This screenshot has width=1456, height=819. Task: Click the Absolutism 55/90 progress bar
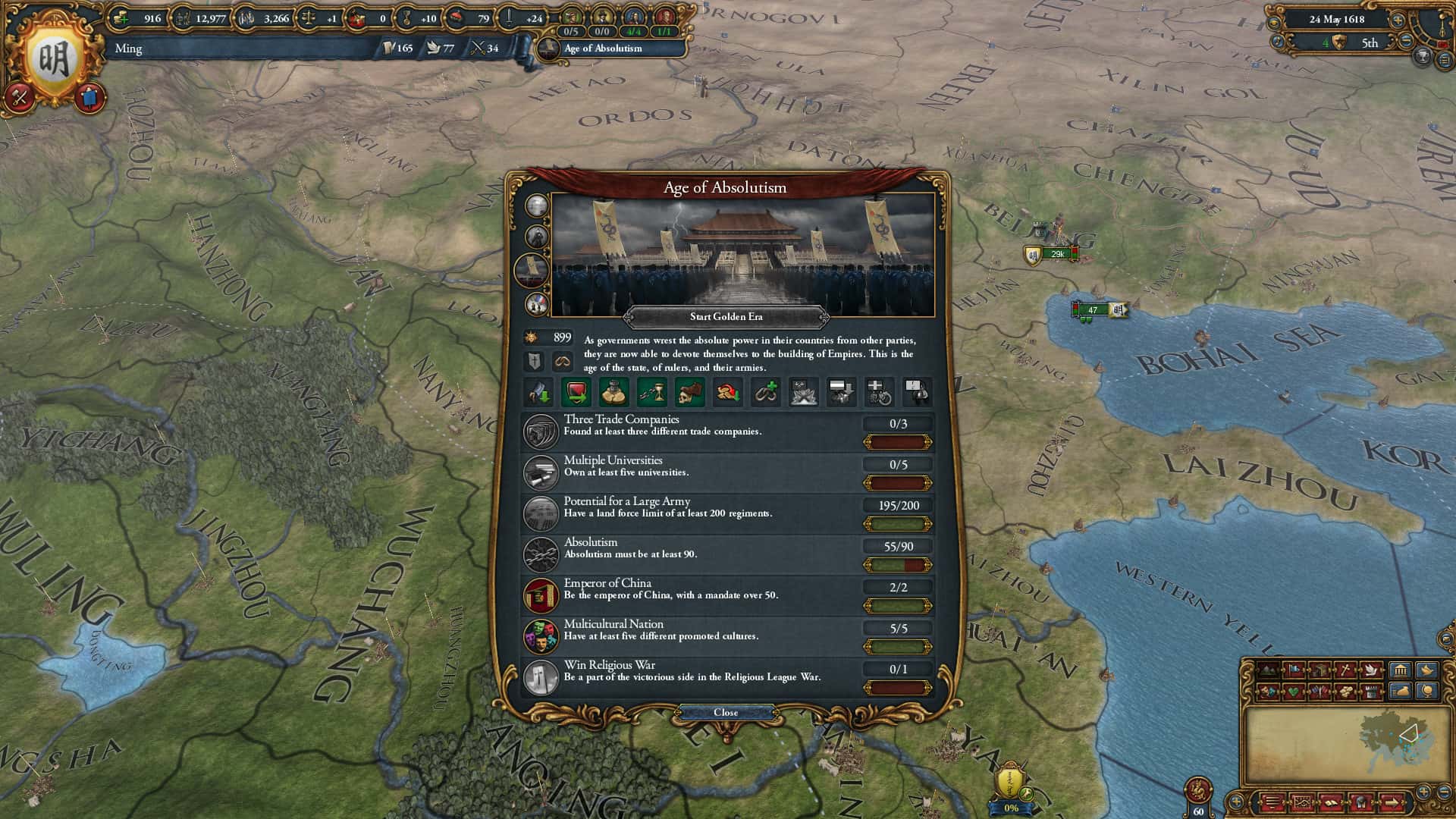[897, 564]
